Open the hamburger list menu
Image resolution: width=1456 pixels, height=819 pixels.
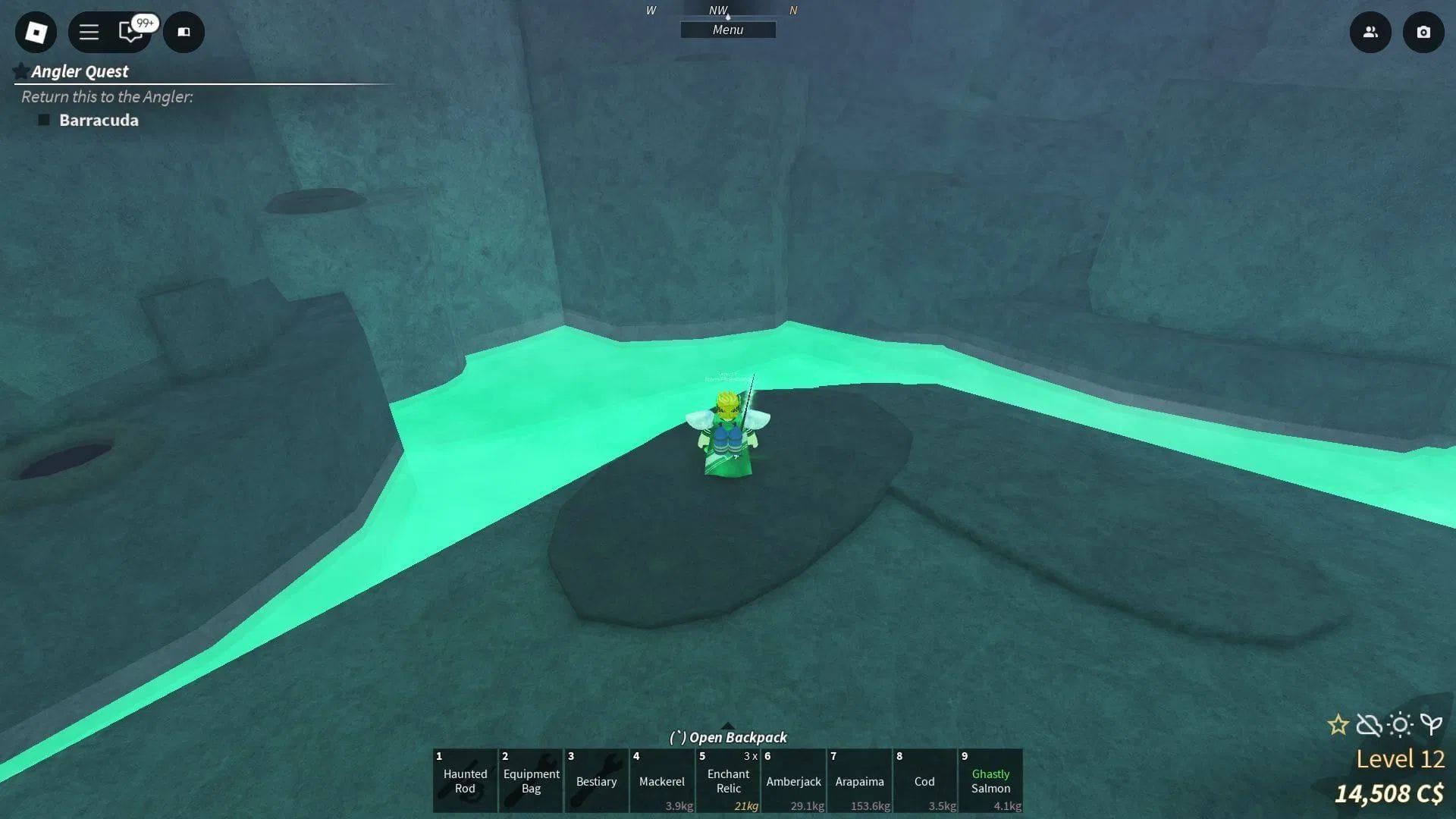[x=89, y=32]
